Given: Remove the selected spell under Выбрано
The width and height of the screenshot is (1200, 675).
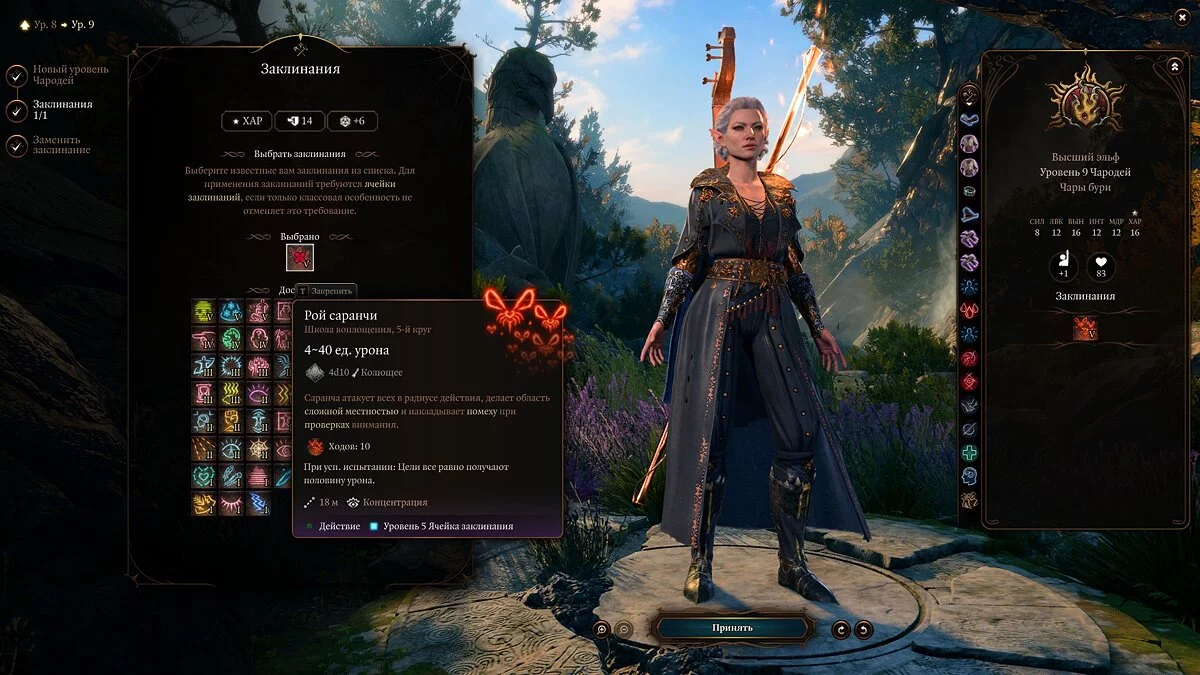Looking at the screenshot, I should pos(300,258).
